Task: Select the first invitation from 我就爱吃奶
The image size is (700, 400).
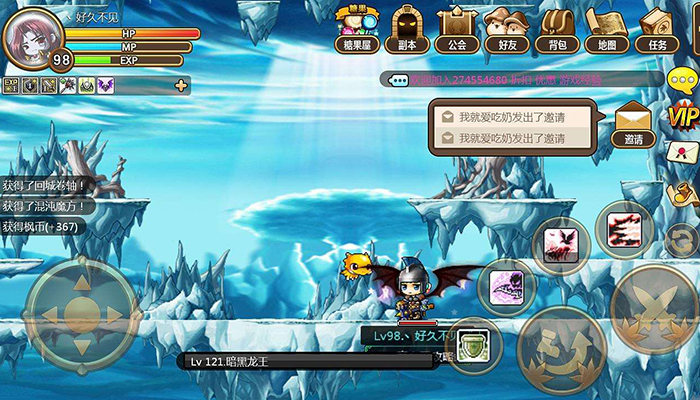Action: (511, 116)
